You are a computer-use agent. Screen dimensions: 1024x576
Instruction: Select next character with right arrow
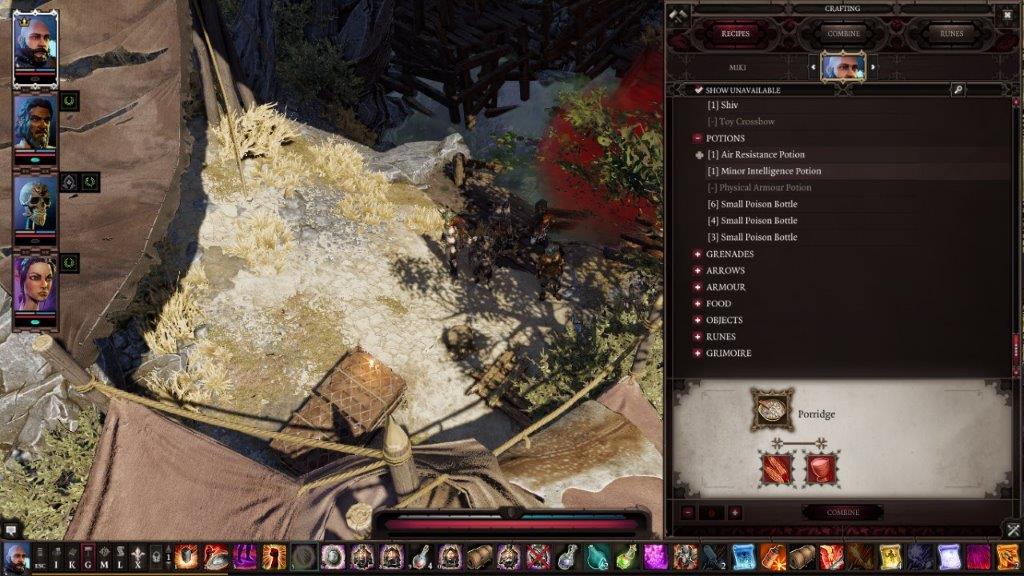pos(872,67)
